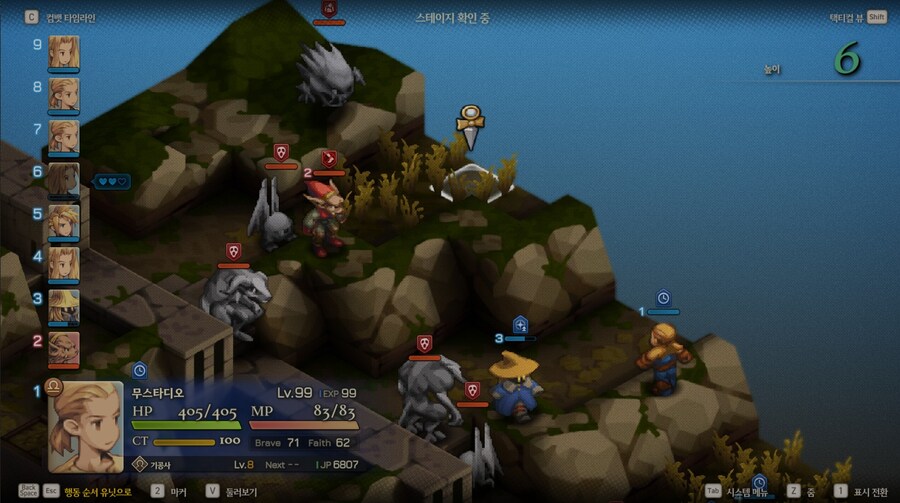Select the black mage portrait at turn 3

[x=64, y=305]
